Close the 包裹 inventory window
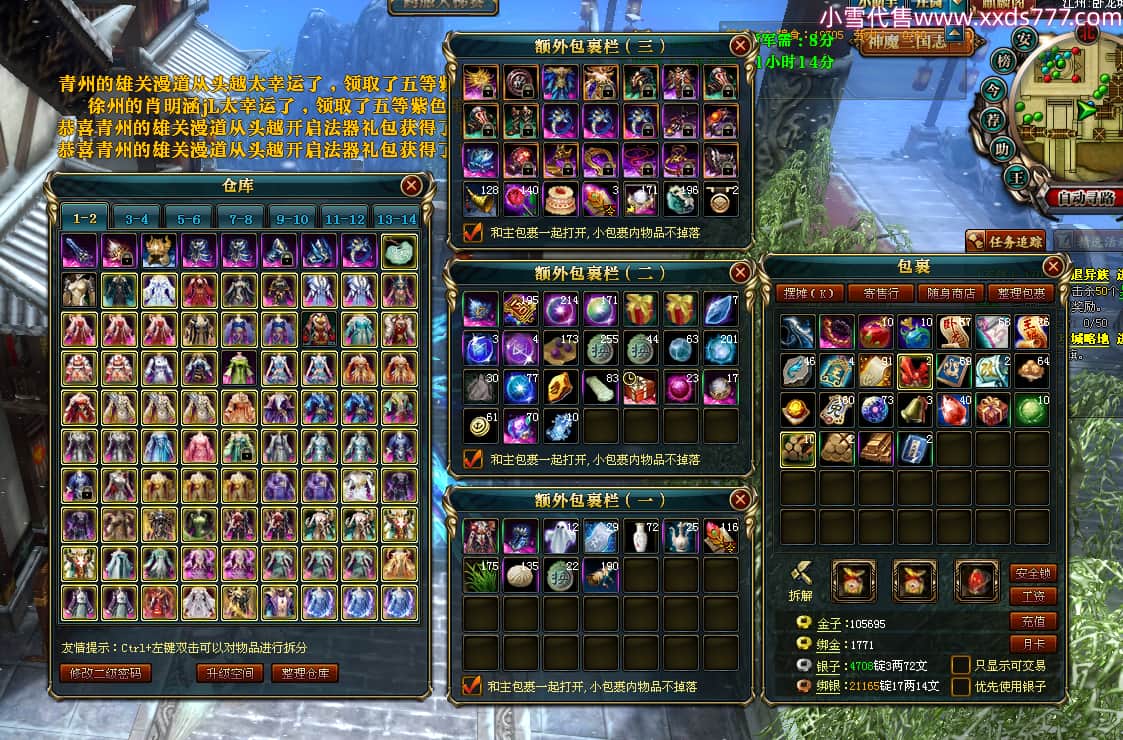This screenshot has height=740, width=1123. tap(1053, 266)
